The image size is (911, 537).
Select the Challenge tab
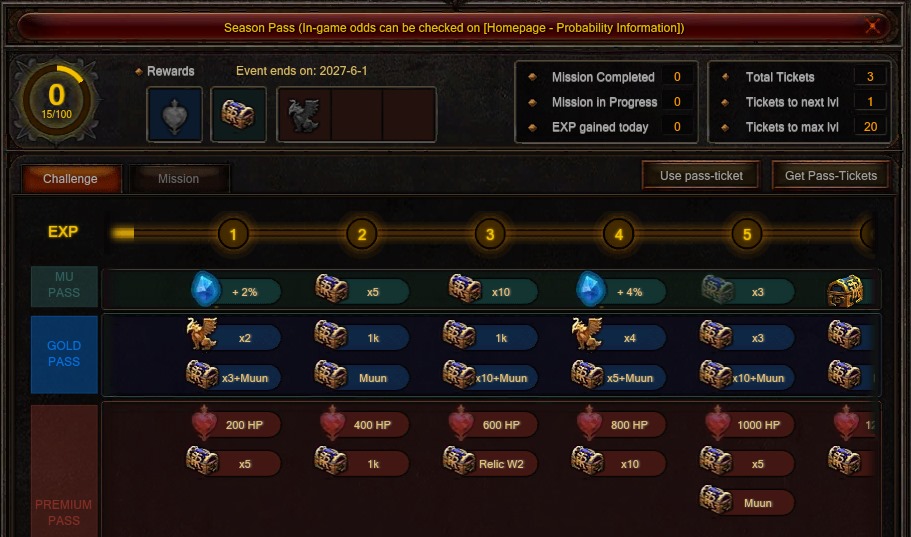pos(71,179)
